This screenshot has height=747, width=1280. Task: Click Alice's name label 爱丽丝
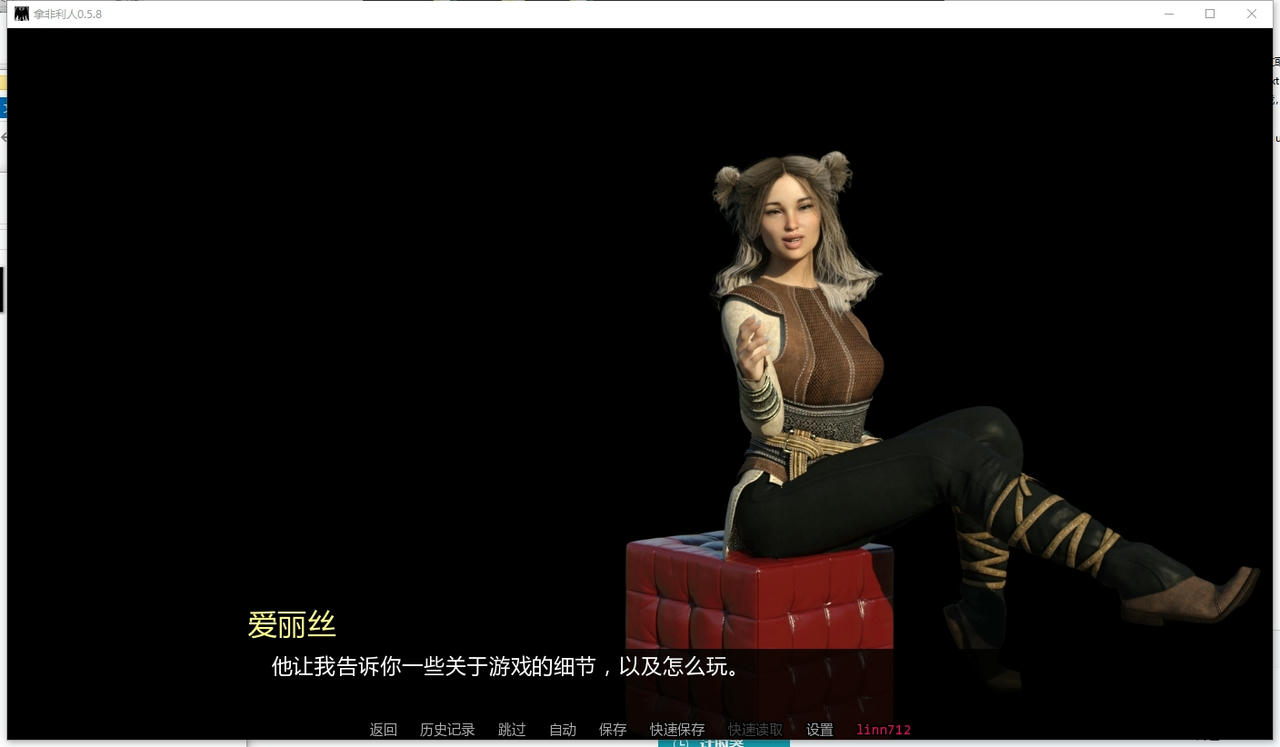coord(291,623)
